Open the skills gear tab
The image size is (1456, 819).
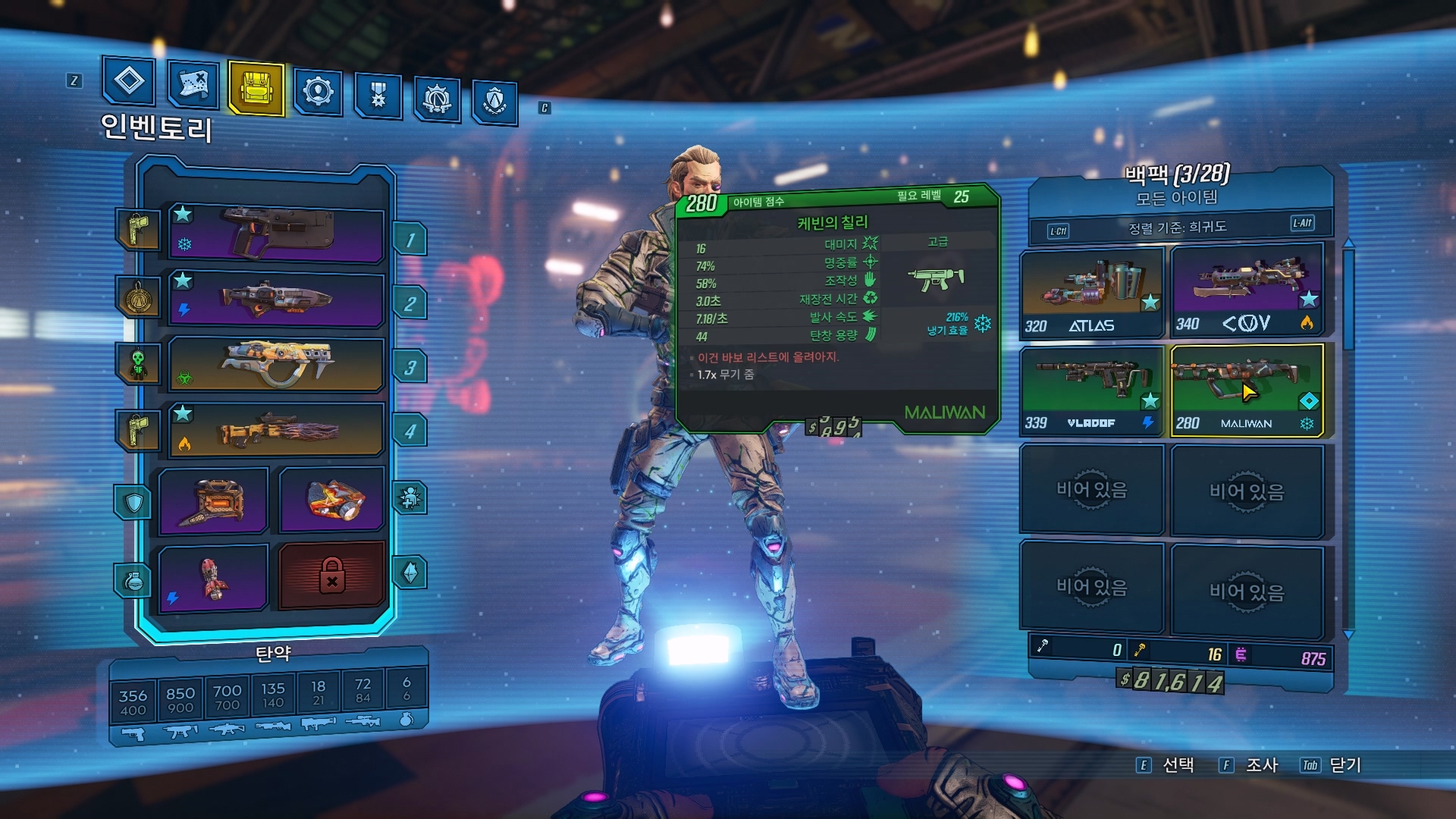point(318,93)
